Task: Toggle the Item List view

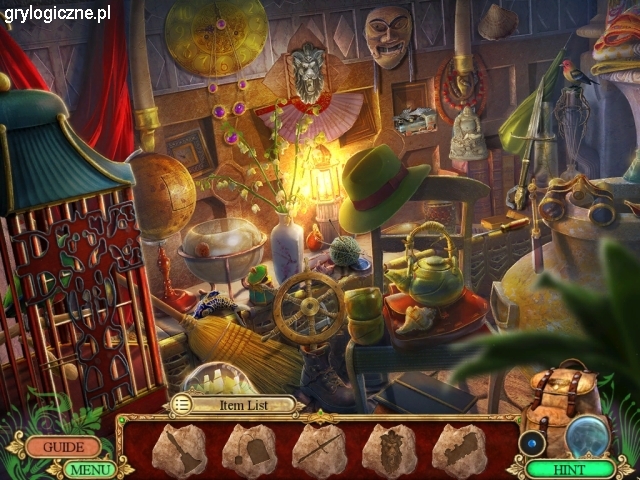Action: (x=182, y=404)
